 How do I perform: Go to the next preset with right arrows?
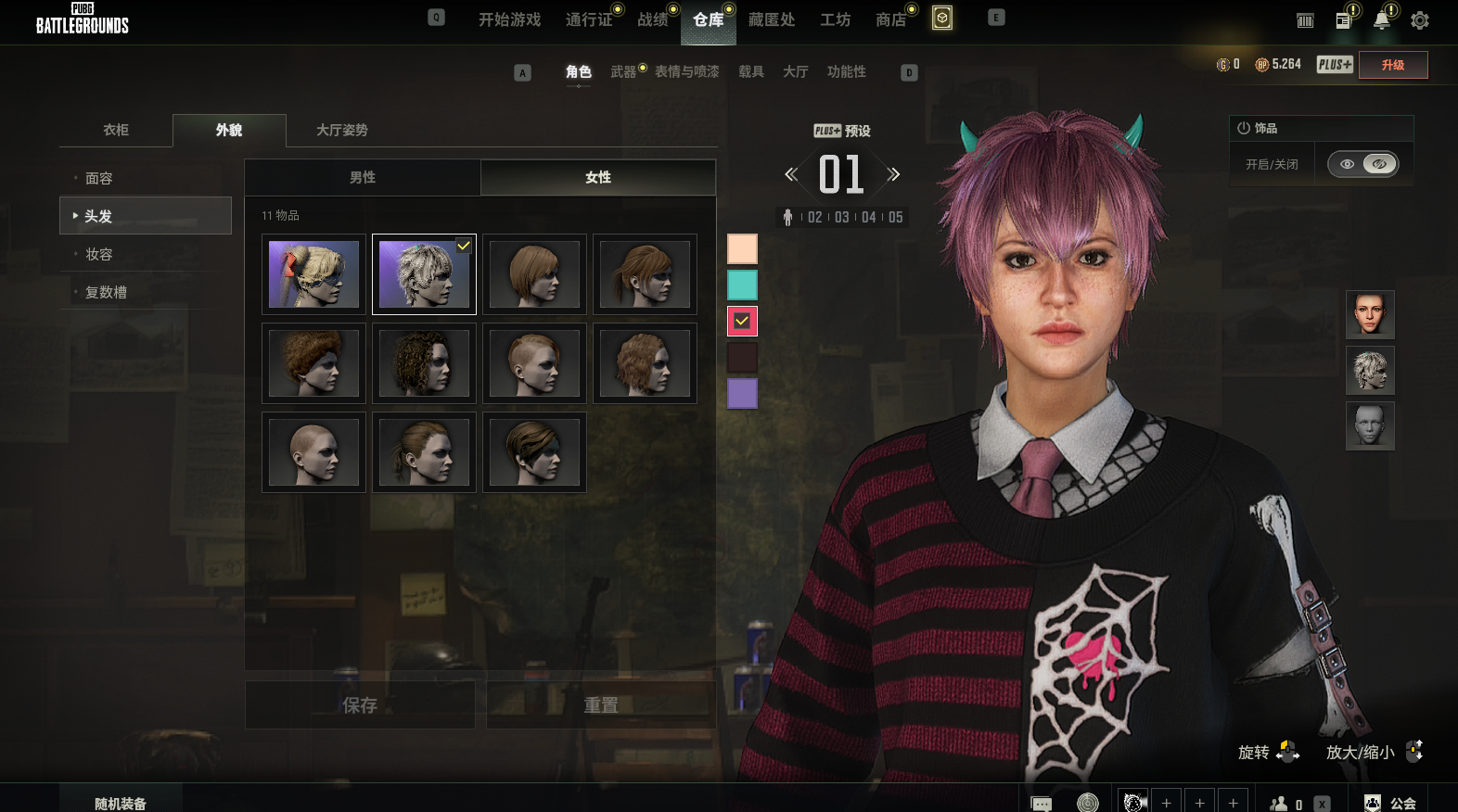pos(893,174)
